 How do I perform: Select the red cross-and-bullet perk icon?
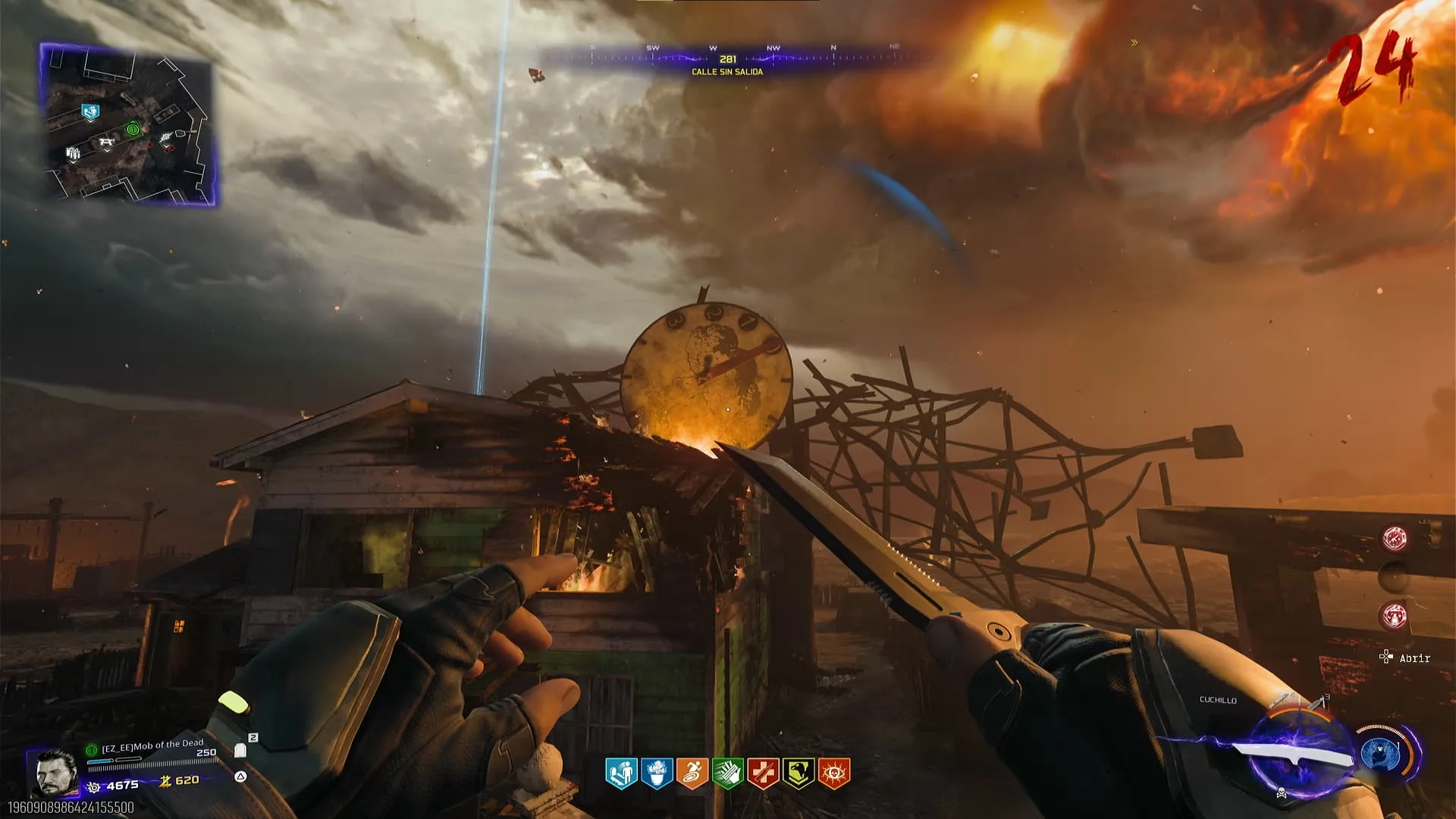point(763,773)
